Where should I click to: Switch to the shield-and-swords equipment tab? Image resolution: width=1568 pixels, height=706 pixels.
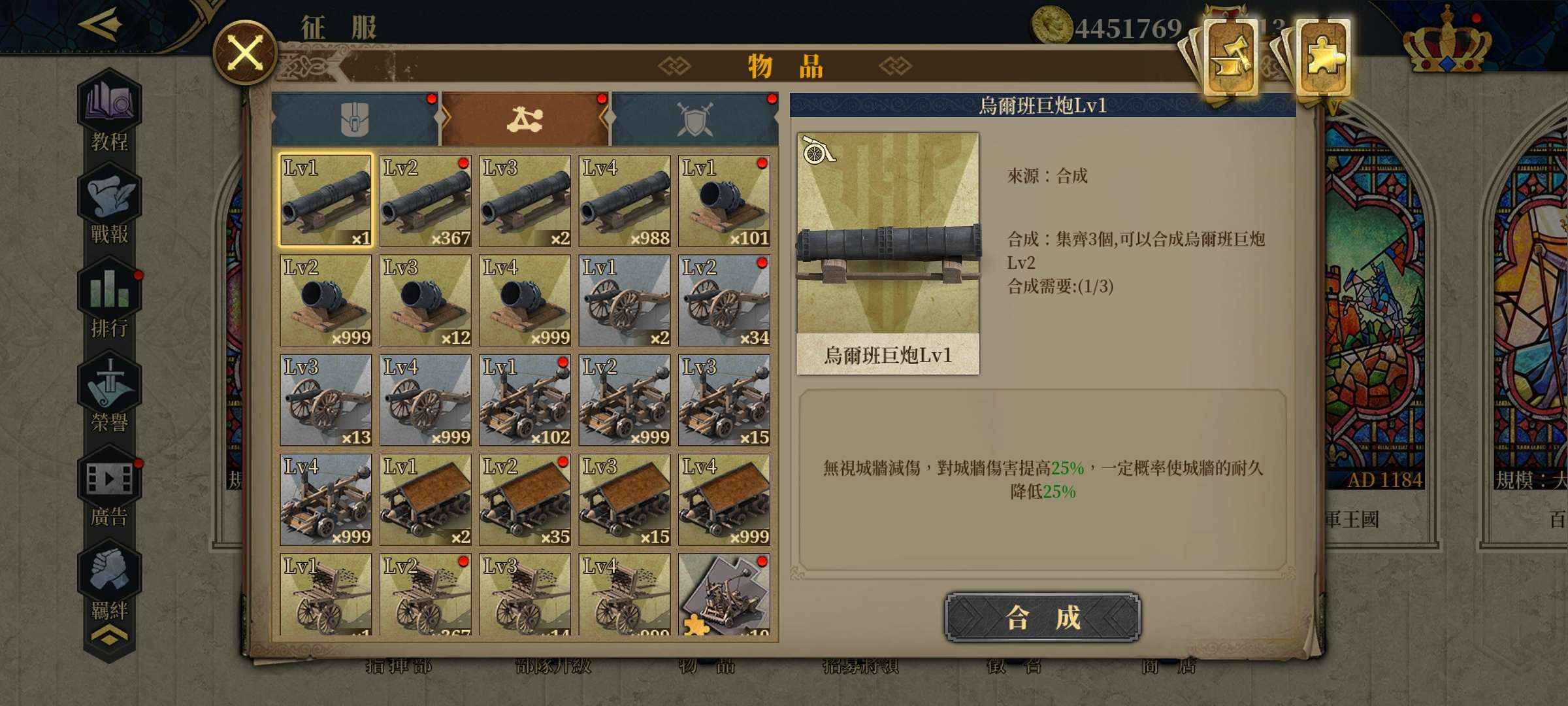pos(696,118)
